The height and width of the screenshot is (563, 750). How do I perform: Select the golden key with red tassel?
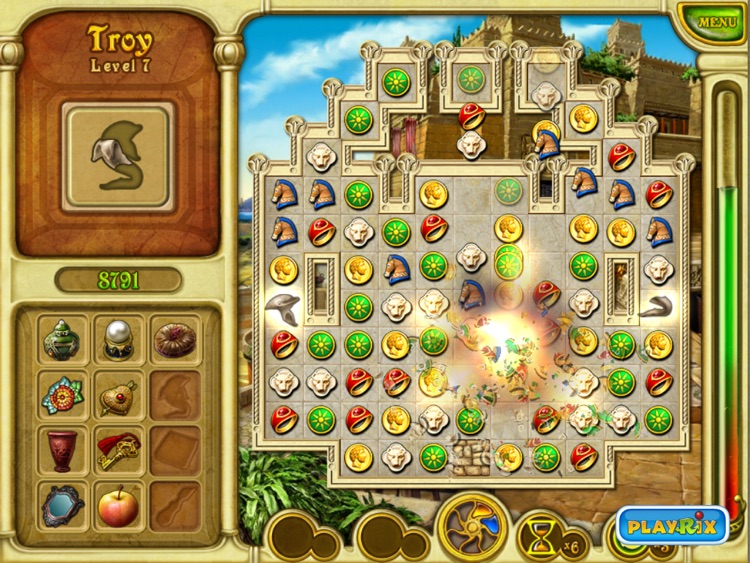[119, 451]
